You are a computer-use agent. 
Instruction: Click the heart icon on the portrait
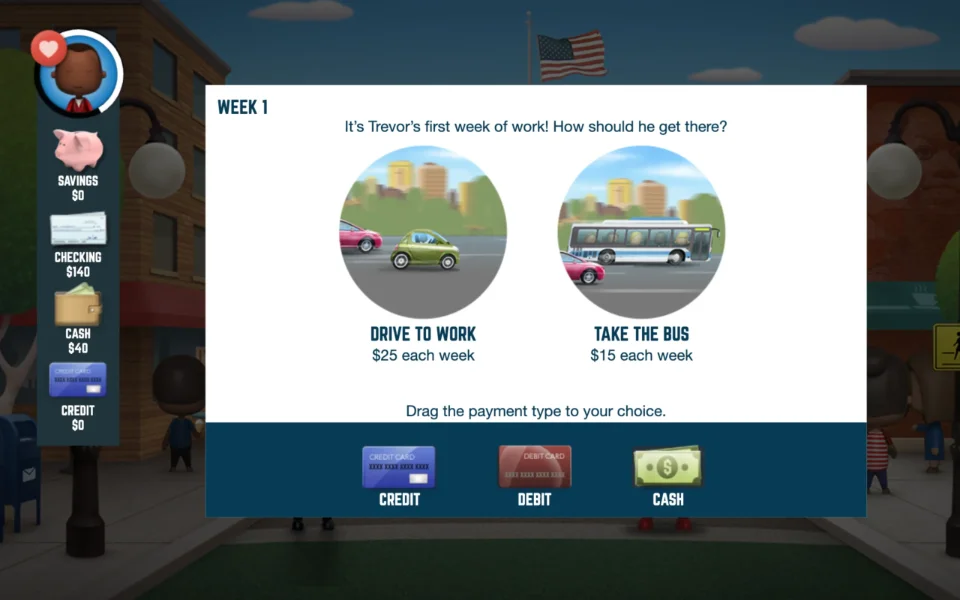point(48,47)
